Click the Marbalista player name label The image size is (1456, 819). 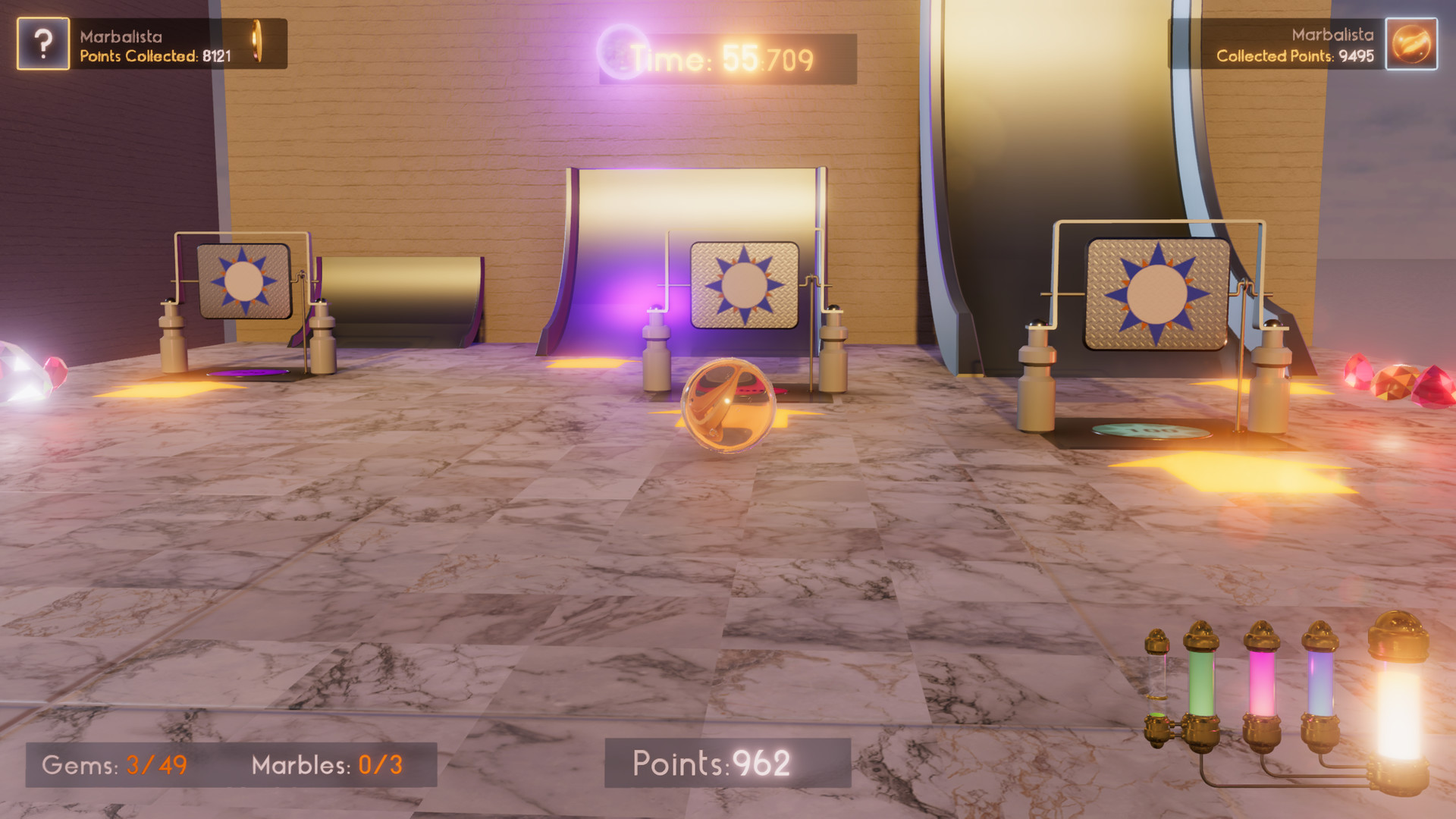(x=123, y=34)
